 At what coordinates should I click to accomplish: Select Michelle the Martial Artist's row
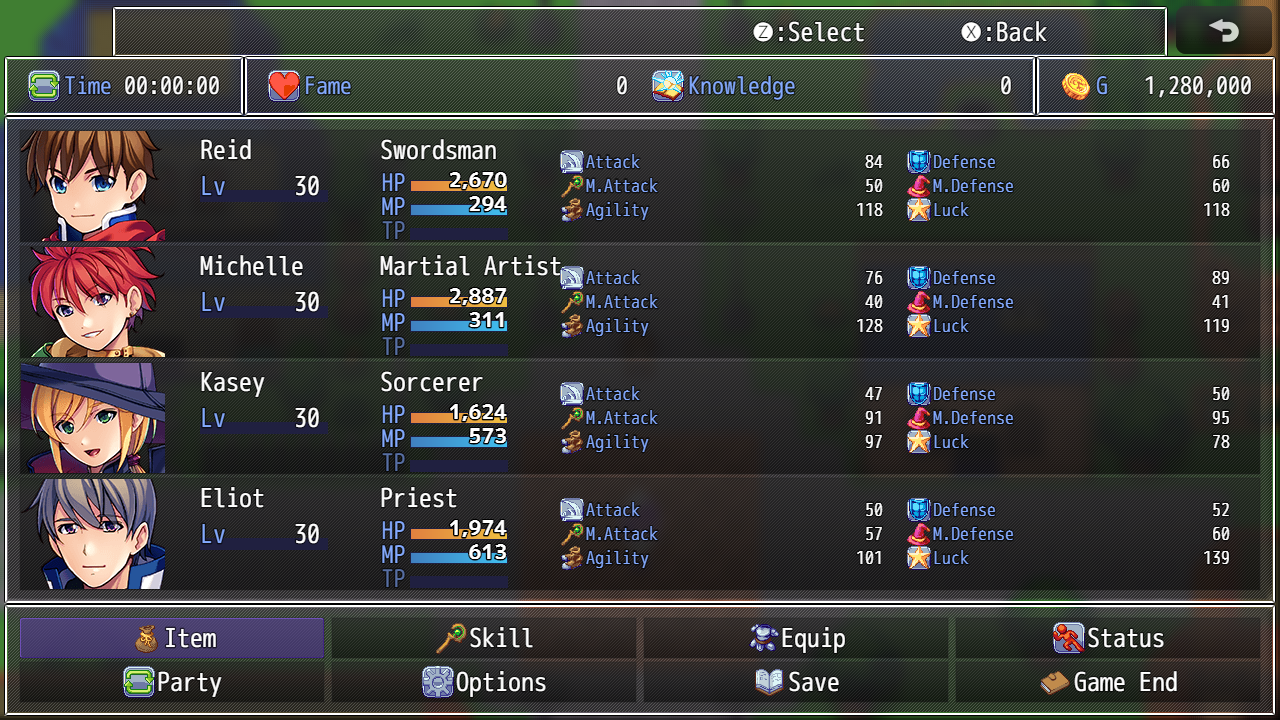[640, 301]
